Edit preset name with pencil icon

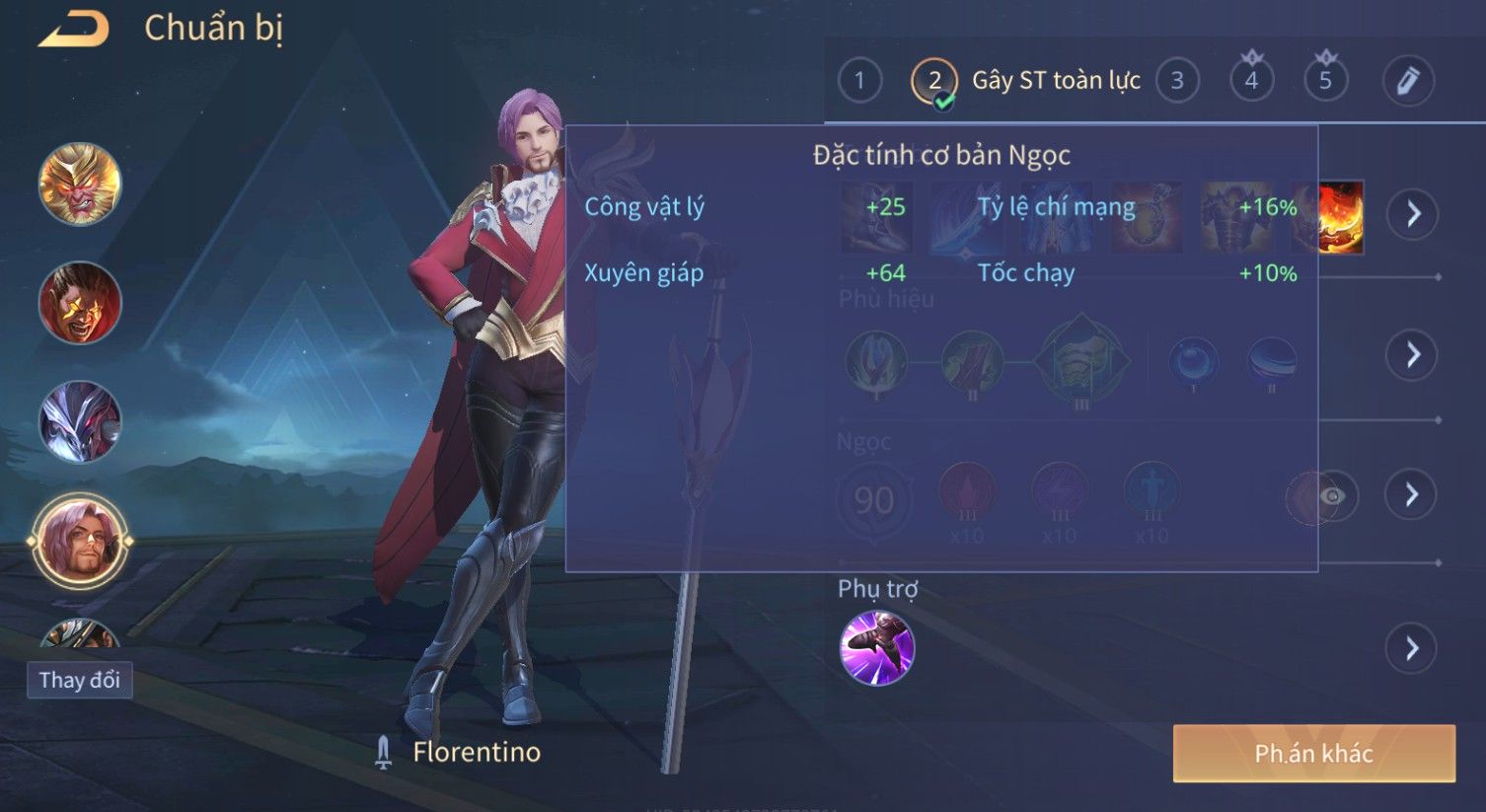pos(1408,80)
